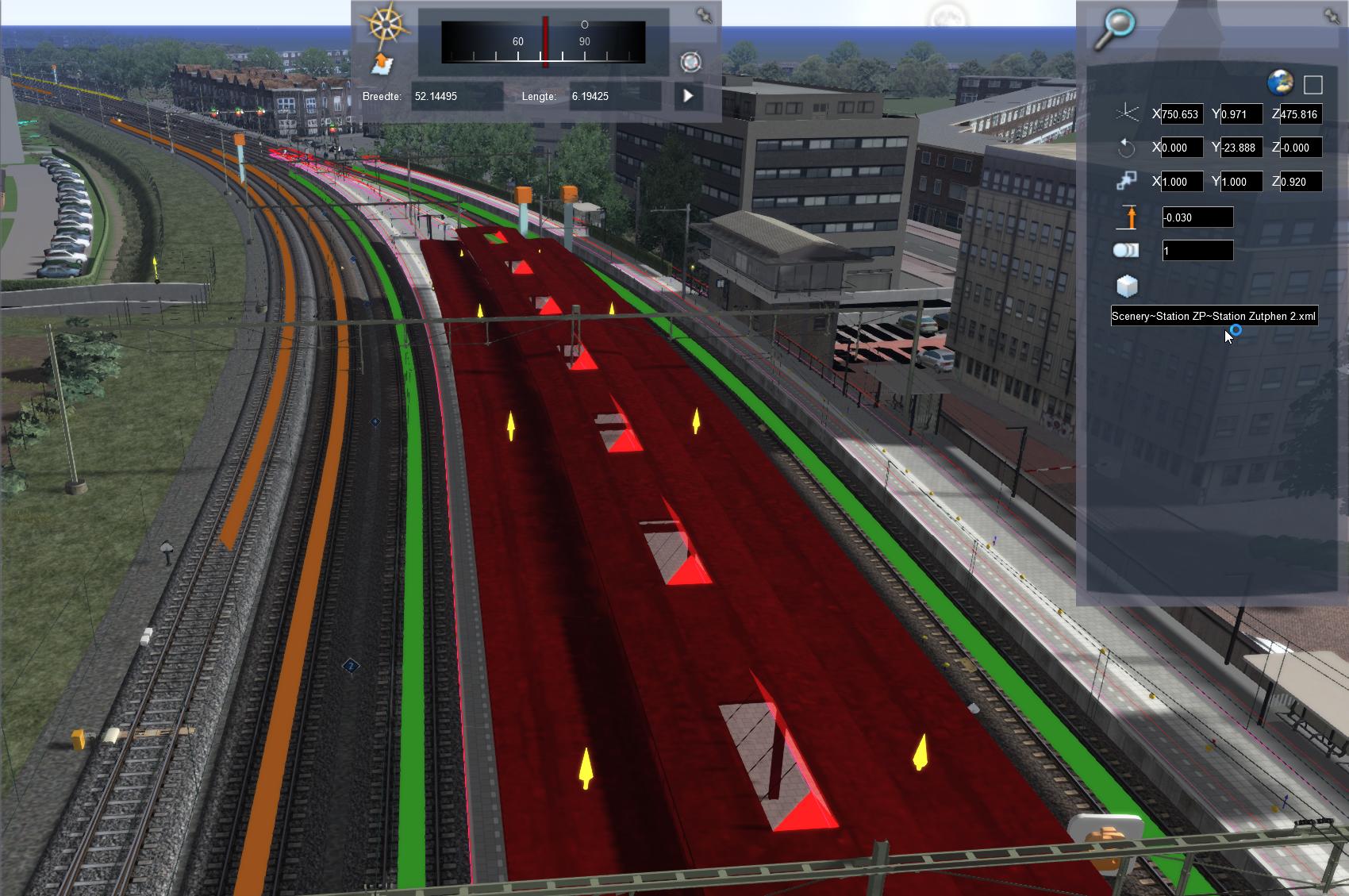Open the map marker arrow tool
Screen dimensions: 1349x896
(382, 64)
